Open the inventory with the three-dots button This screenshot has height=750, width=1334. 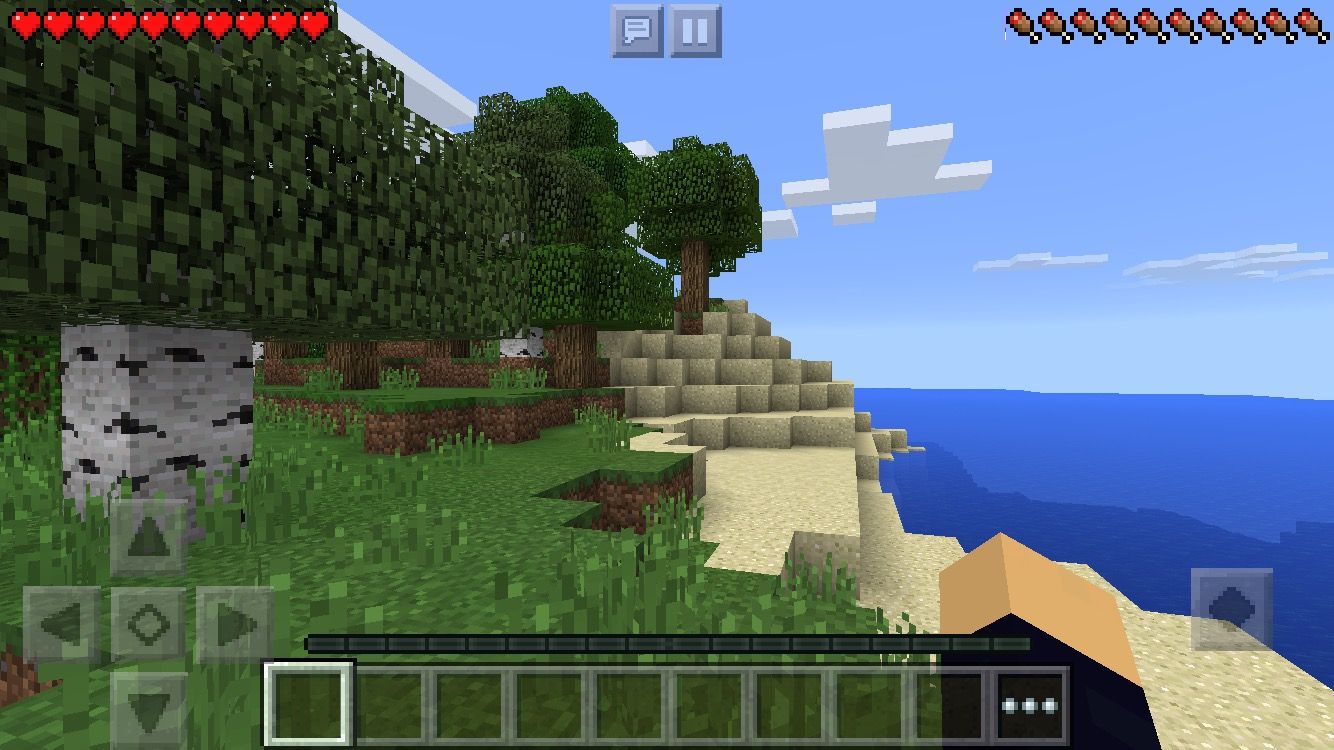(1030, 705)
